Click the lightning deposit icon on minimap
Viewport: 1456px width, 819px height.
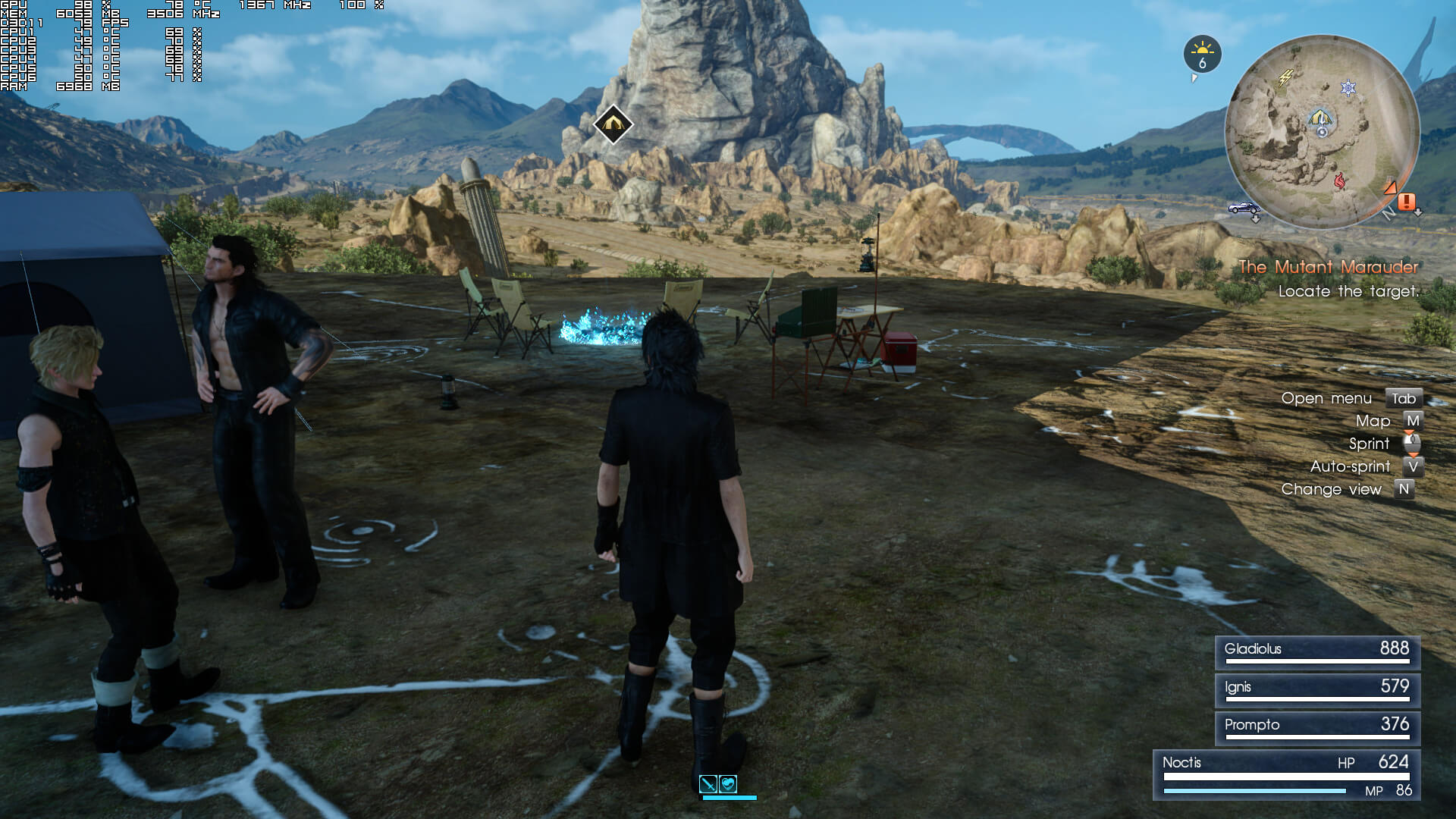(x=1286, y=77)
